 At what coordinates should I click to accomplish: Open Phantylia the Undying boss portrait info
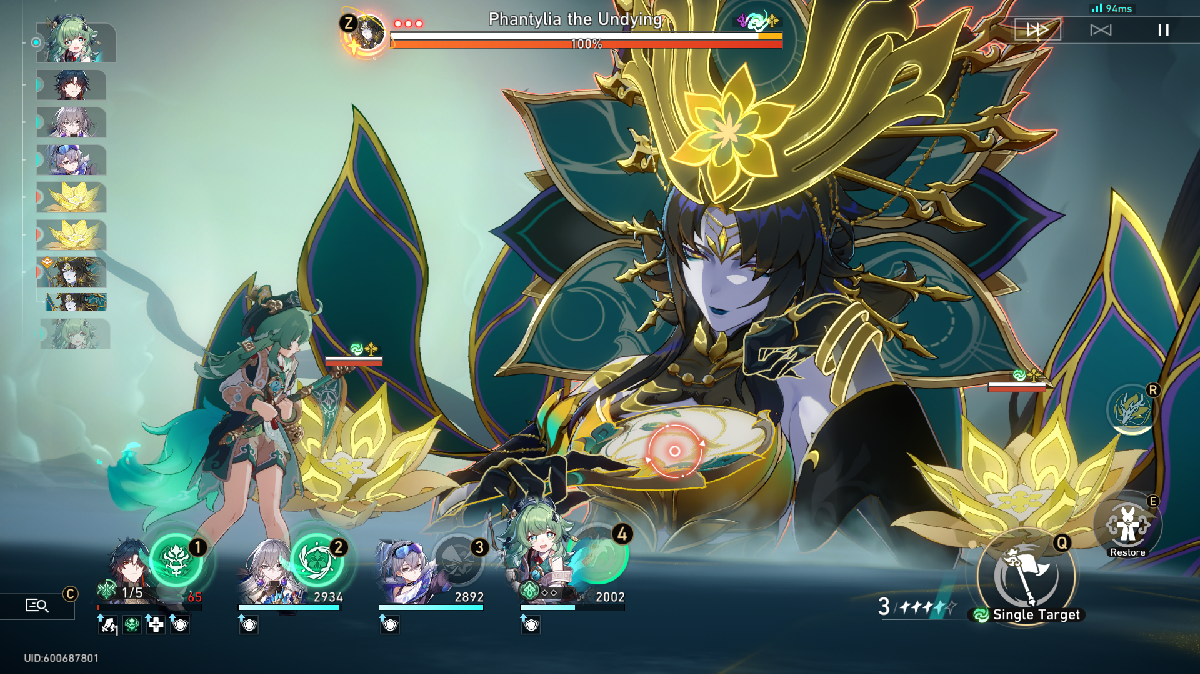pyautogui.click(x=370, y=32)
